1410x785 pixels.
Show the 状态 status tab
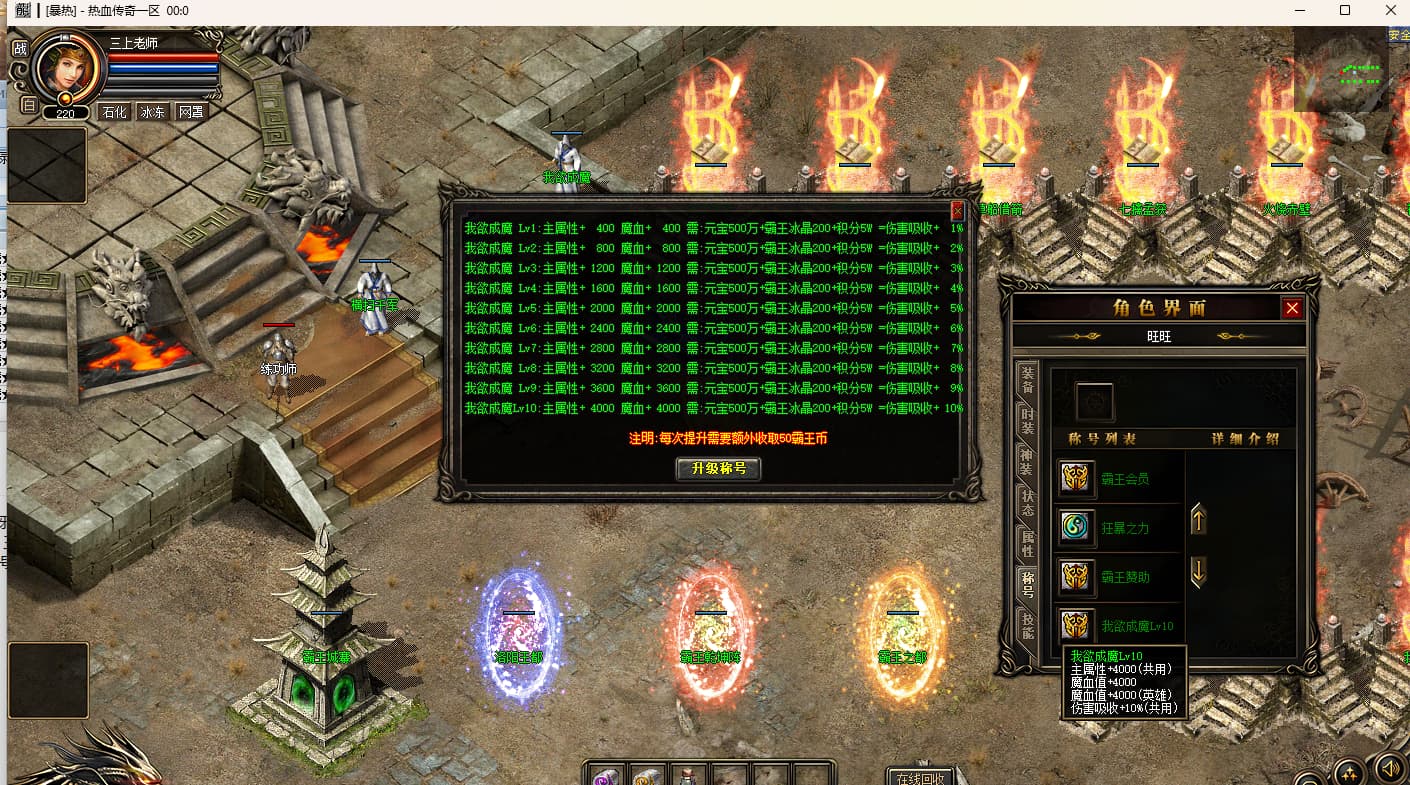[1027, 503]
